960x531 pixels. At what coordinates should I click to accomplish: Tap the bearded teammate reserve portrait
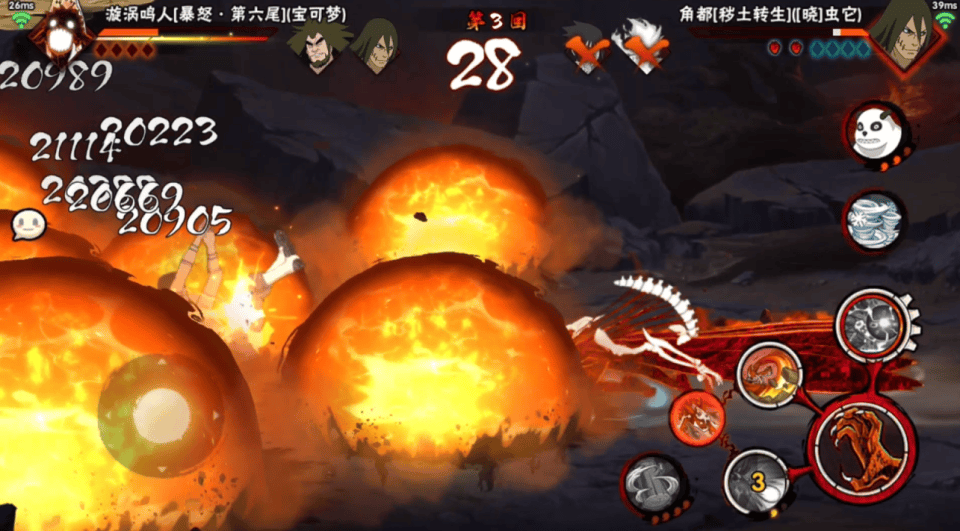(x=318, y=45)
